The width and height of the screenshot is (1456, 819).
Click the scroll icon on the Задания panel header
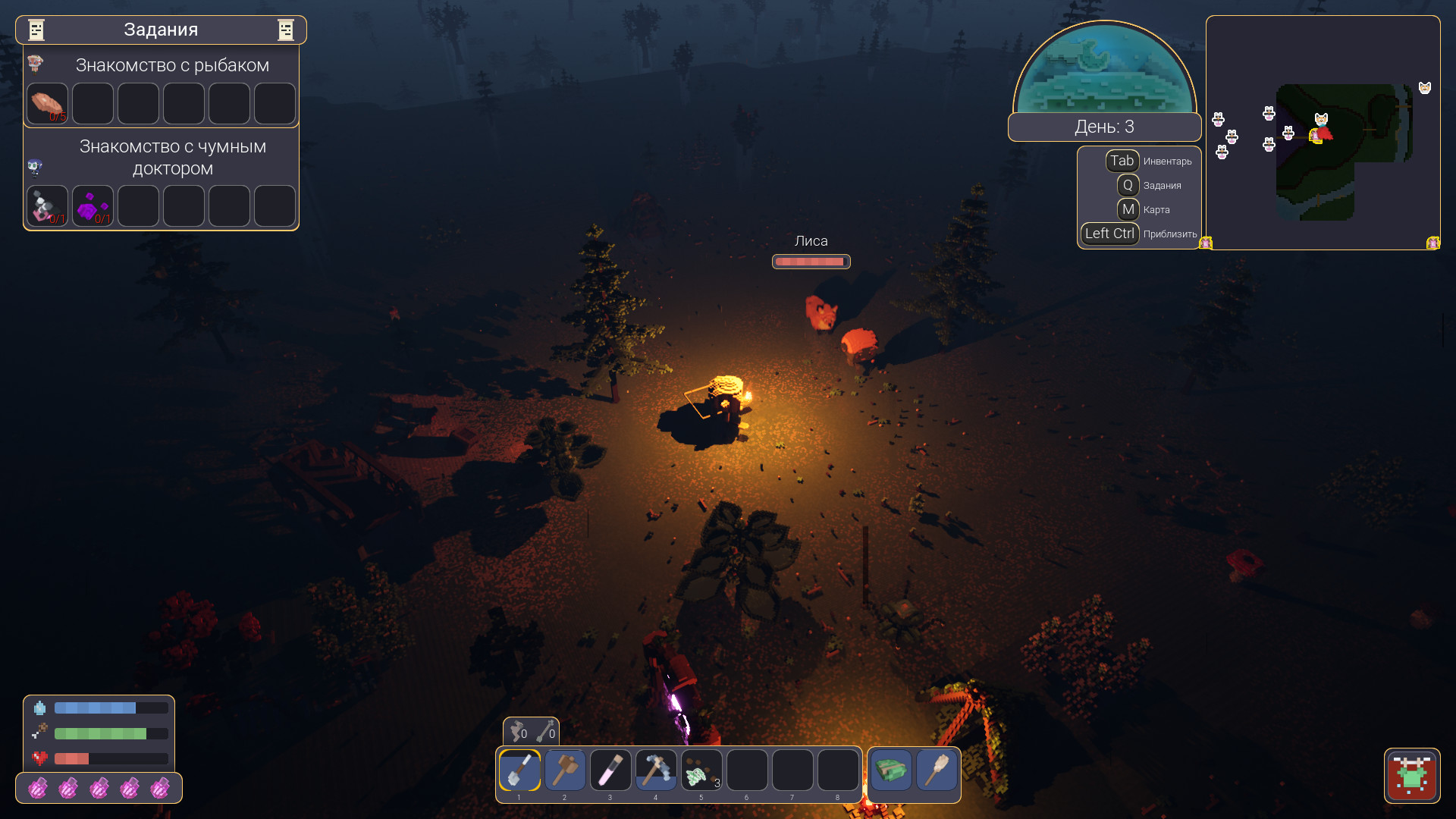pos(35,30)
